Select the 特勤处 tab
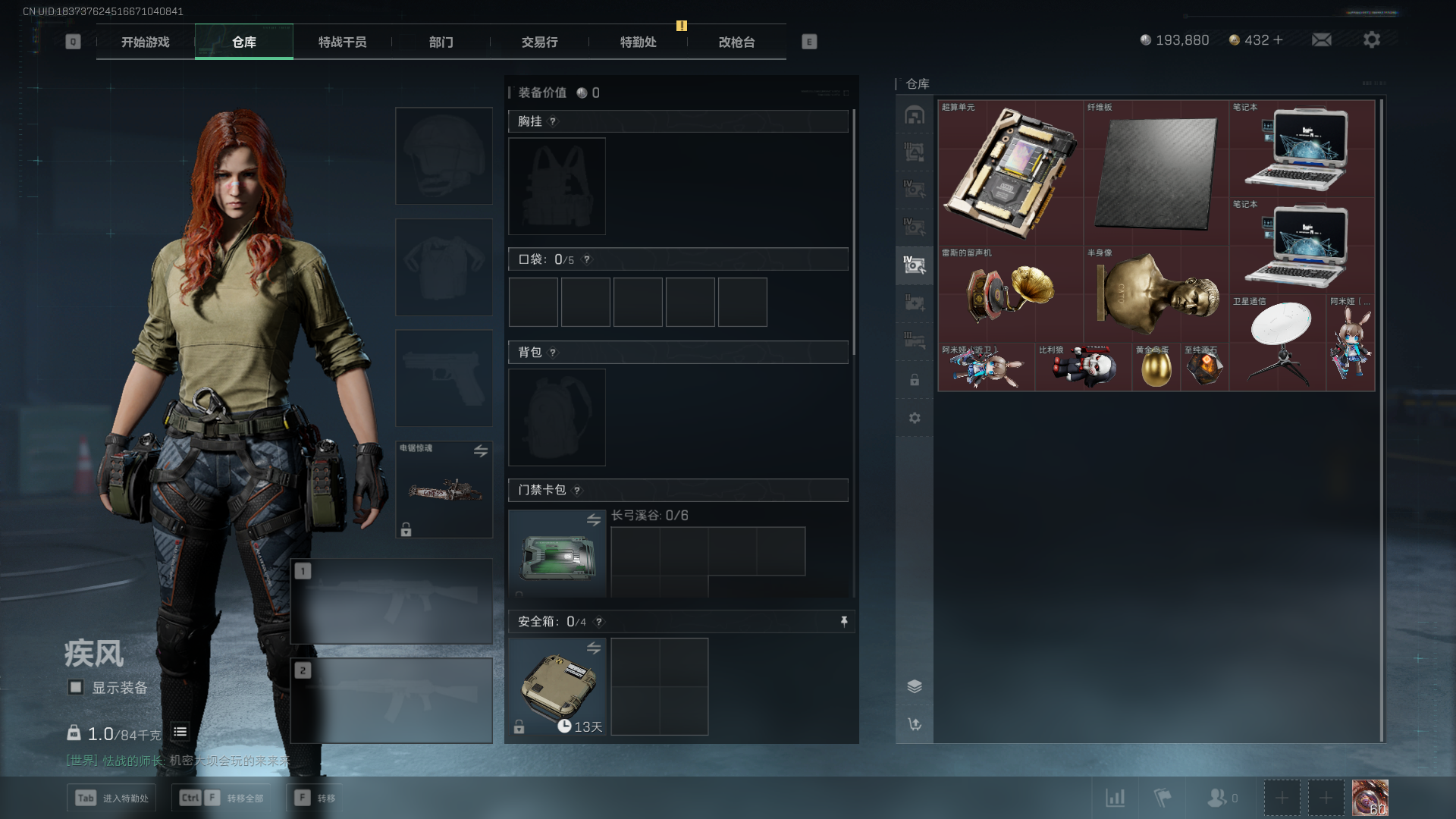 click(x=638, y=42)
